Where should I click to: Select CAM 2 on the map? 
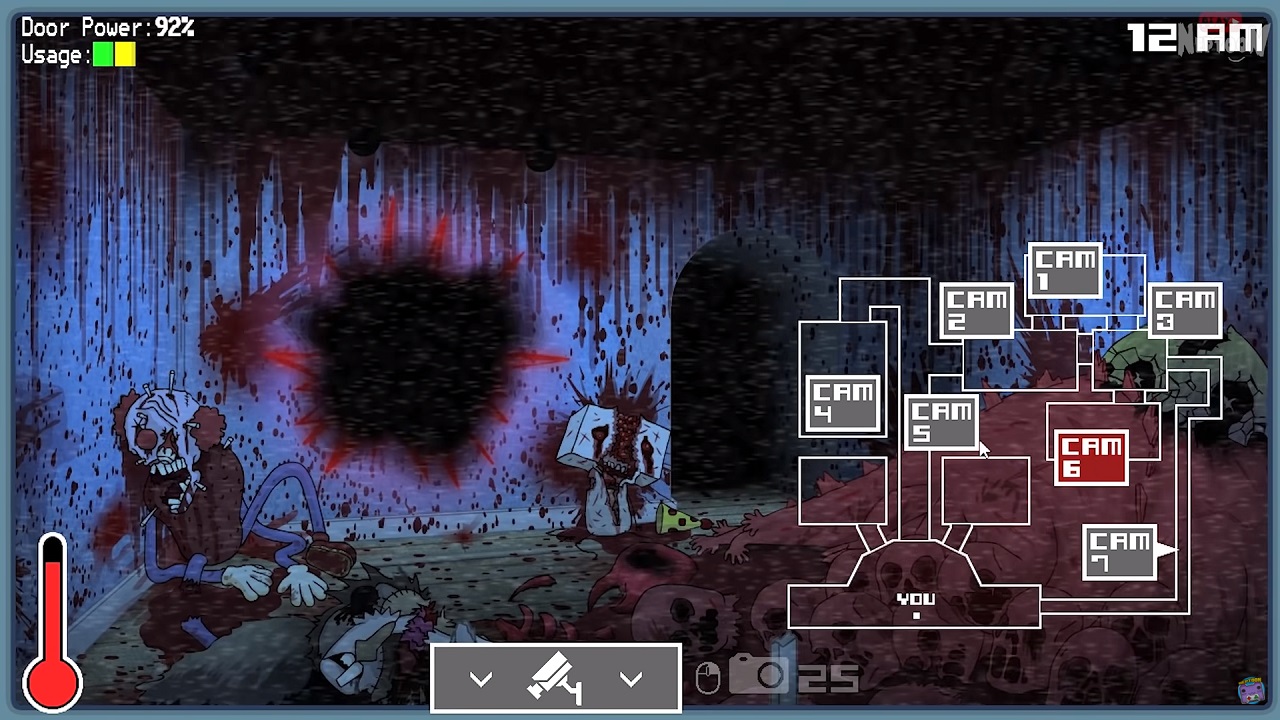pos(976,310)
